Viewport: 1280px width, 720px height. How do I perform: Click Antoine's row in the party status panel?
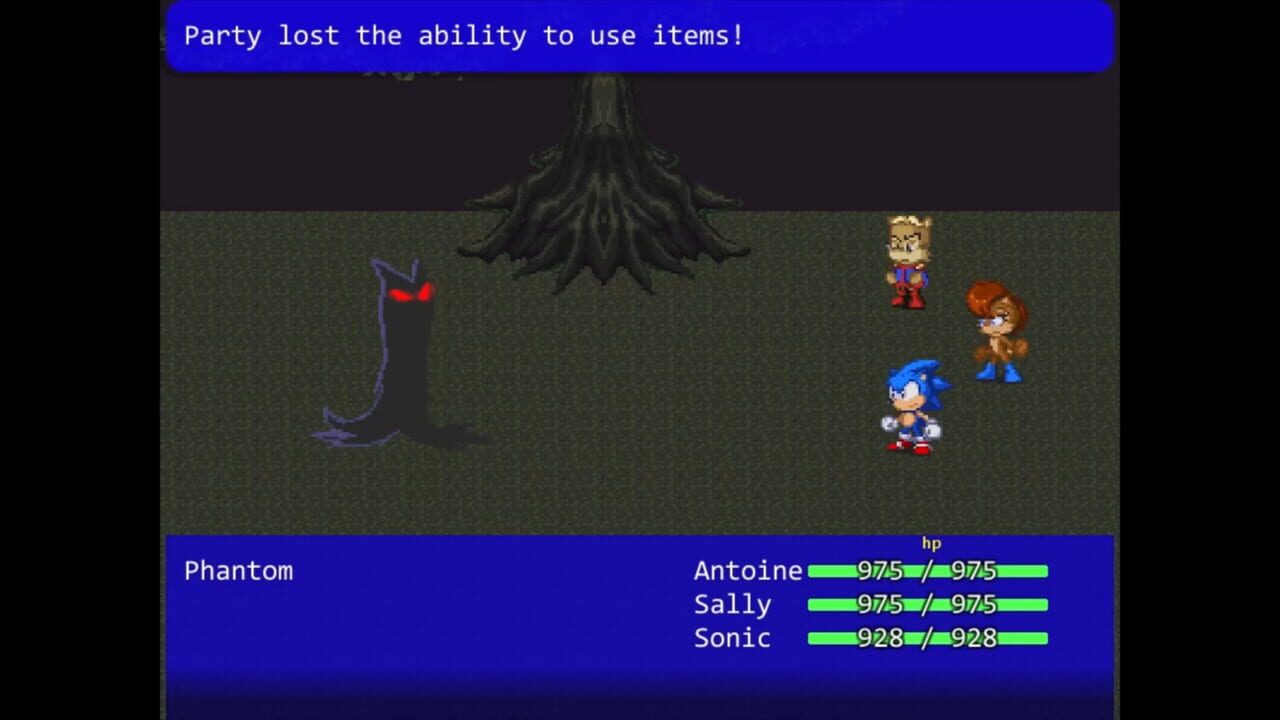(870, 571)
